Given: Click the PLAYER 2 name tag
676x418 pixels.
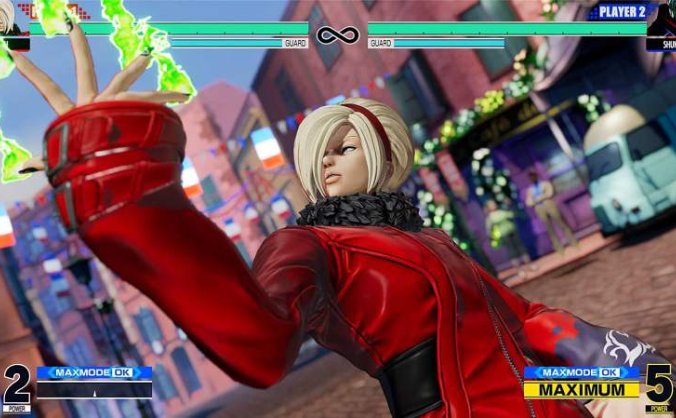Looking at the screenshot, I should coord(622,12).
